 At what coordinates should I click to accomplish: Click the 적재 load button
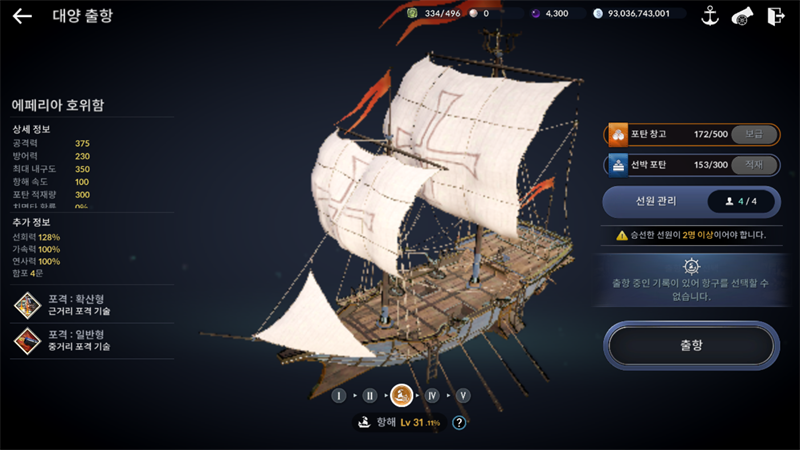(x=754, y=164)
